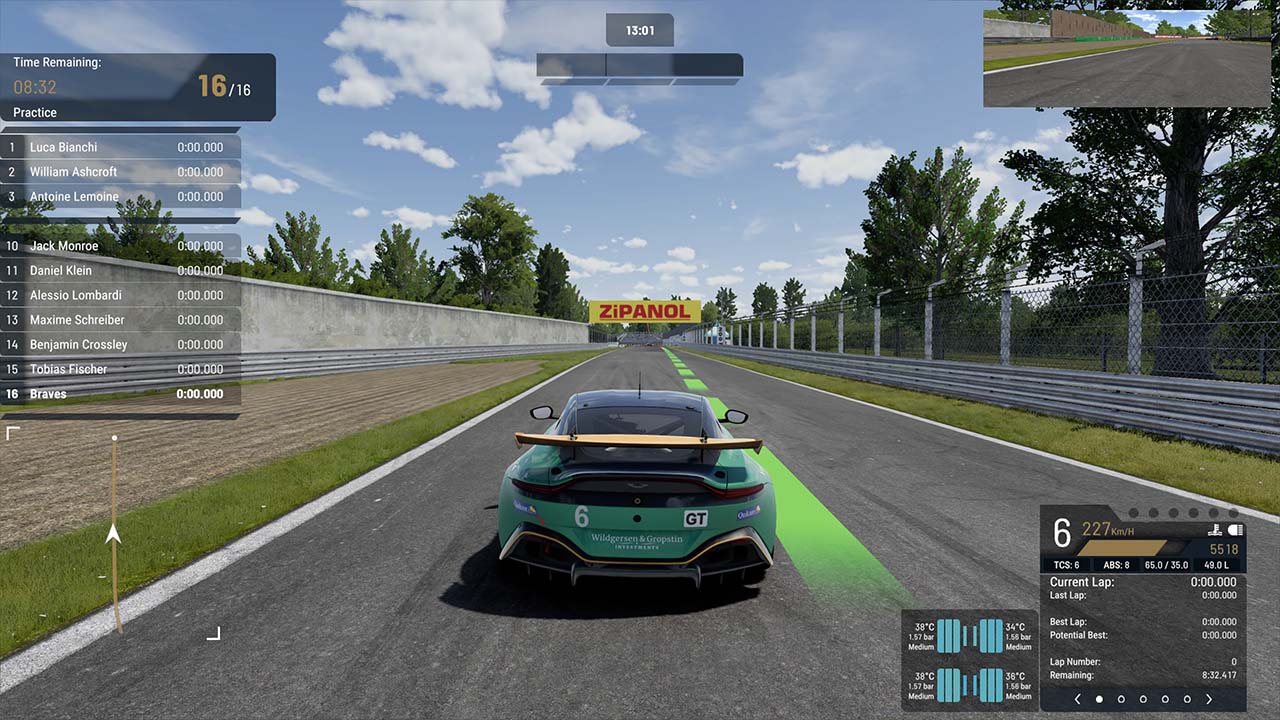Click the tyre temperature and pressure widget
The image size is (1280, 720).
tap(969, 660)
